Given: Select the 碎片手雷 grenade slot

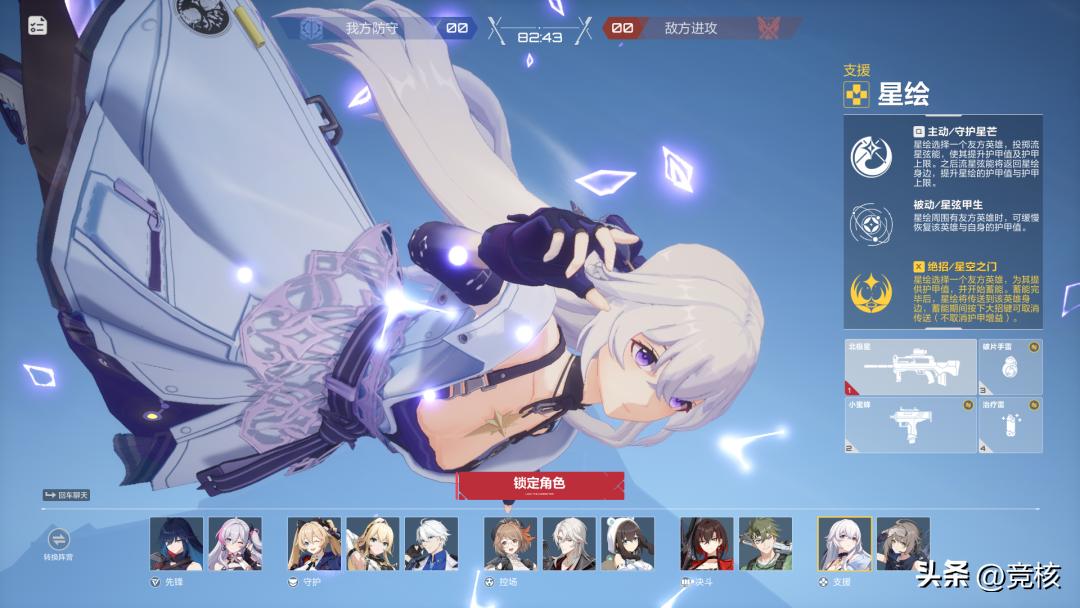Looking at the screenshot, I should (x=1010, y=367).
